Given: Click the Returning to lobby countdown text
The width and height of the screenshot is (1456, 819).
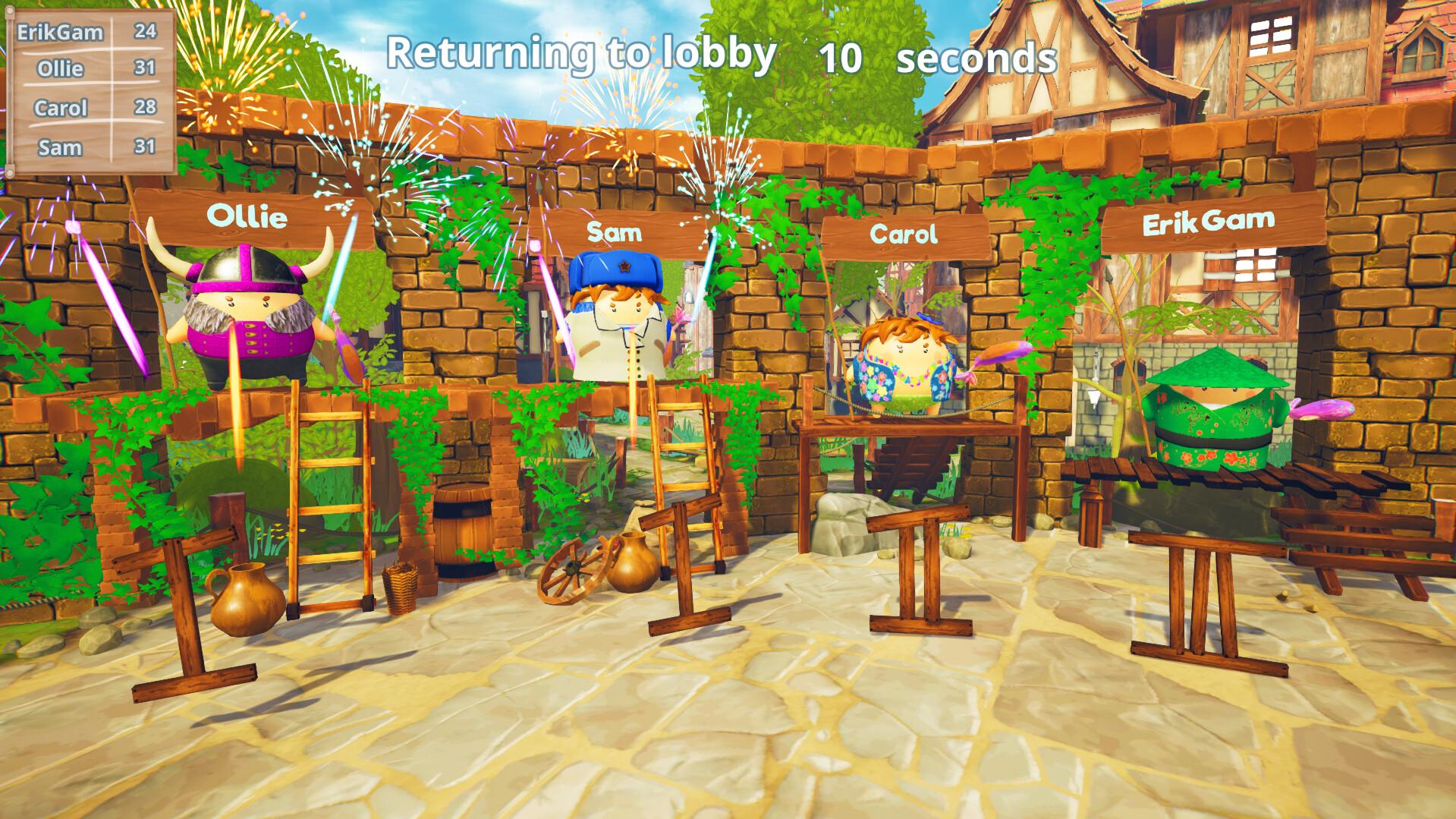Looking at the screenshot, I should point(580,53).
